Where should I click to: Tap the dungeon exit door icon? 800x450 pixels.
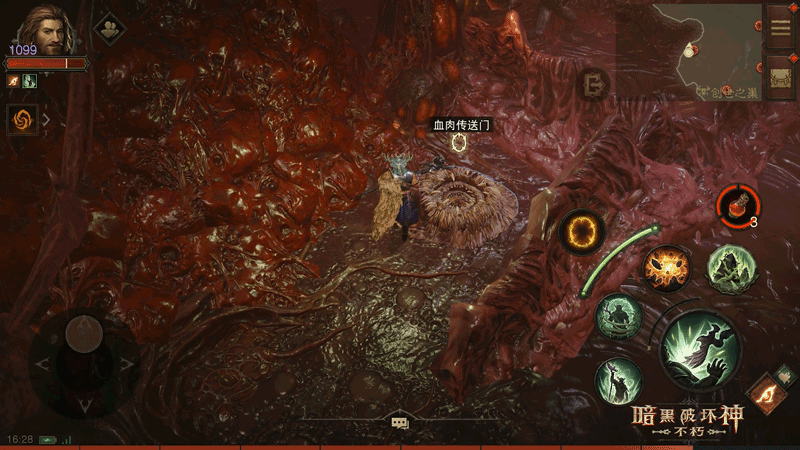click(x=596, y=82)
